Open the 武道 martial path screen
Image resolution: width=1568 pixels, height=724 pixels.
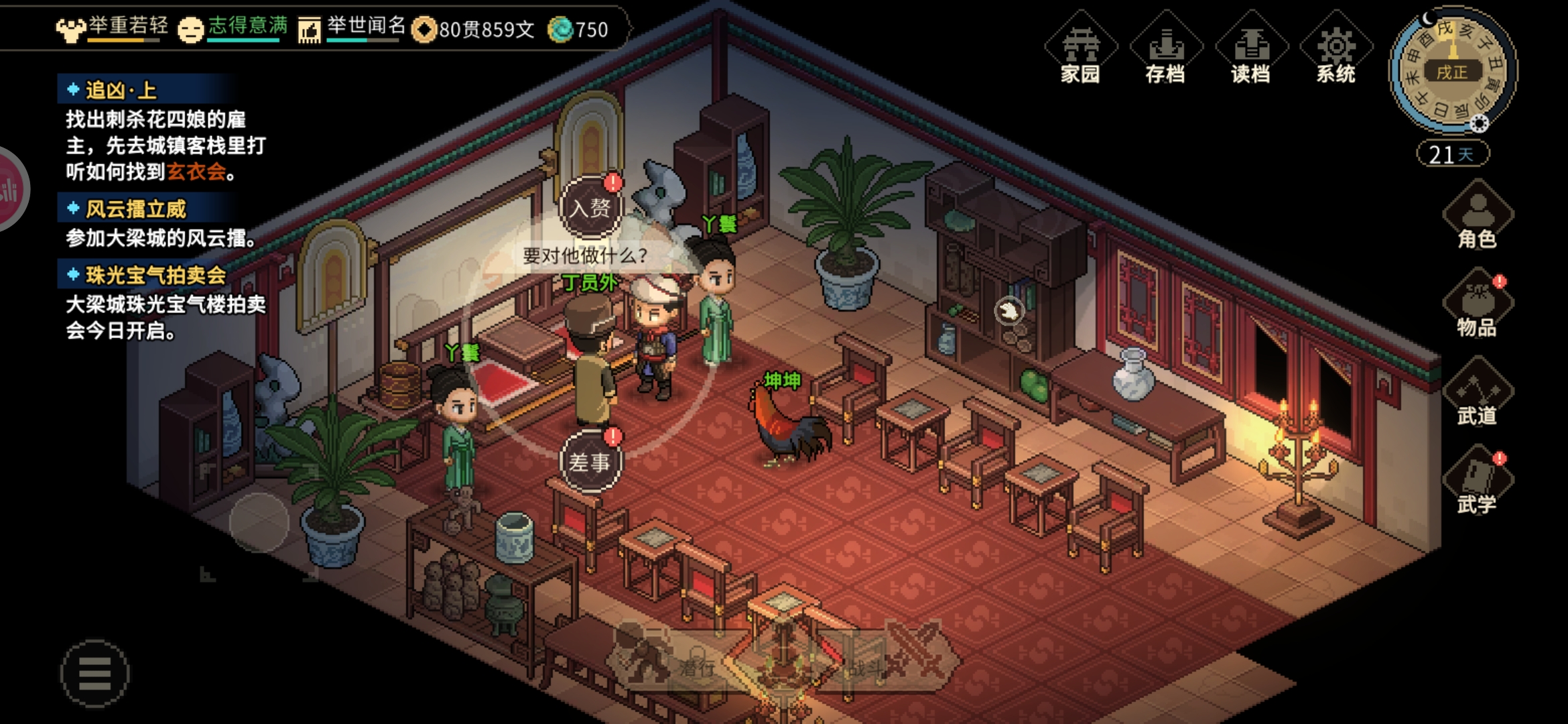[x=1477, y=393]
